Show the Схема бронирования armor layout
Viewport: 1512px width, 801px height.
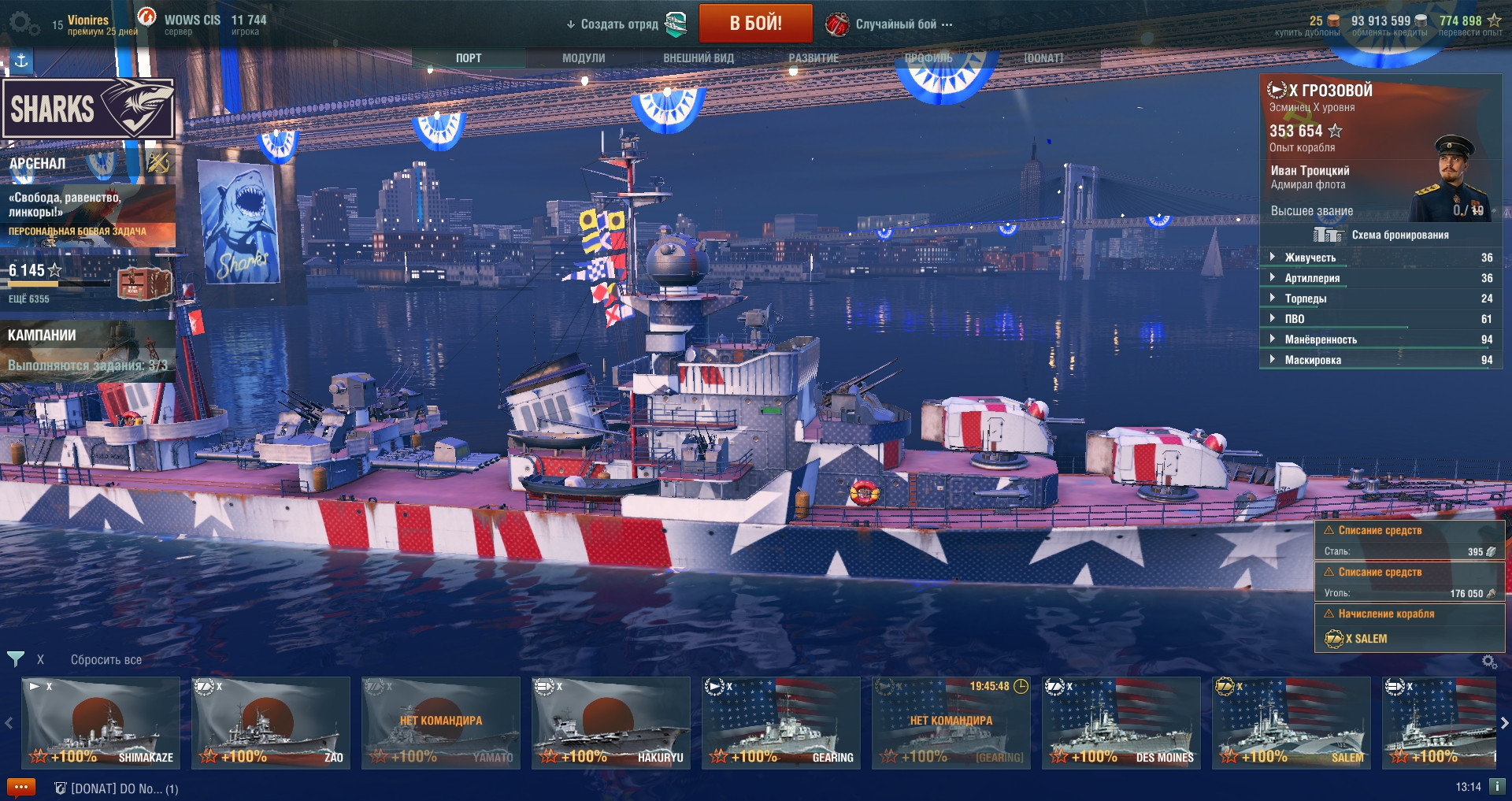1399,235
